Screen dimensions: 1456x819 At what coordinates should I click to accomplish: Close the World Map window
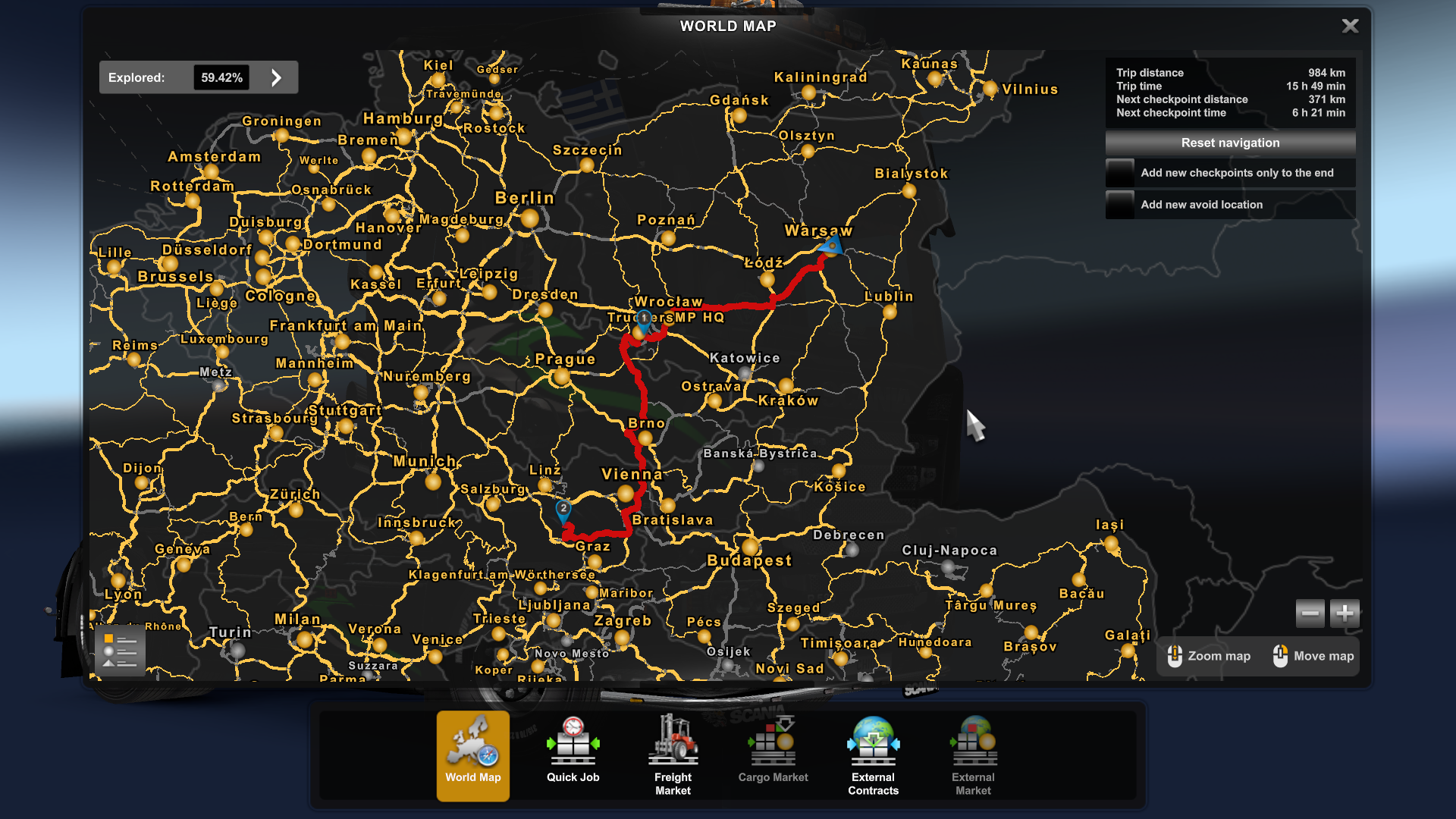click(1350, 25)
